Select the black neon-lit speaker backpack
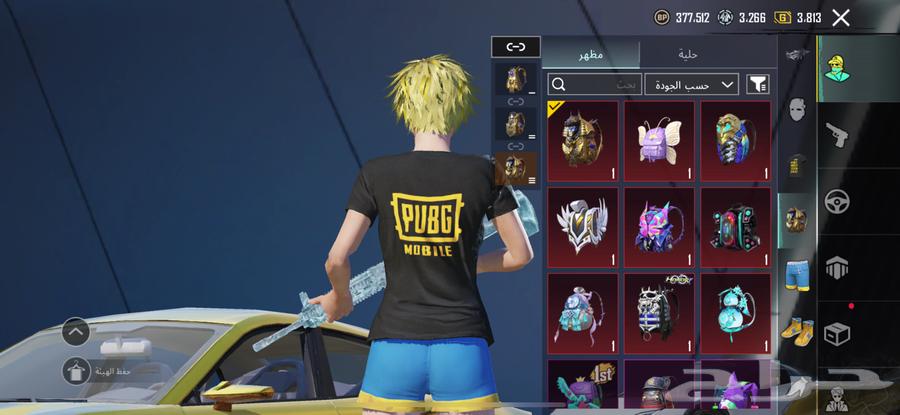 (736, 226)
